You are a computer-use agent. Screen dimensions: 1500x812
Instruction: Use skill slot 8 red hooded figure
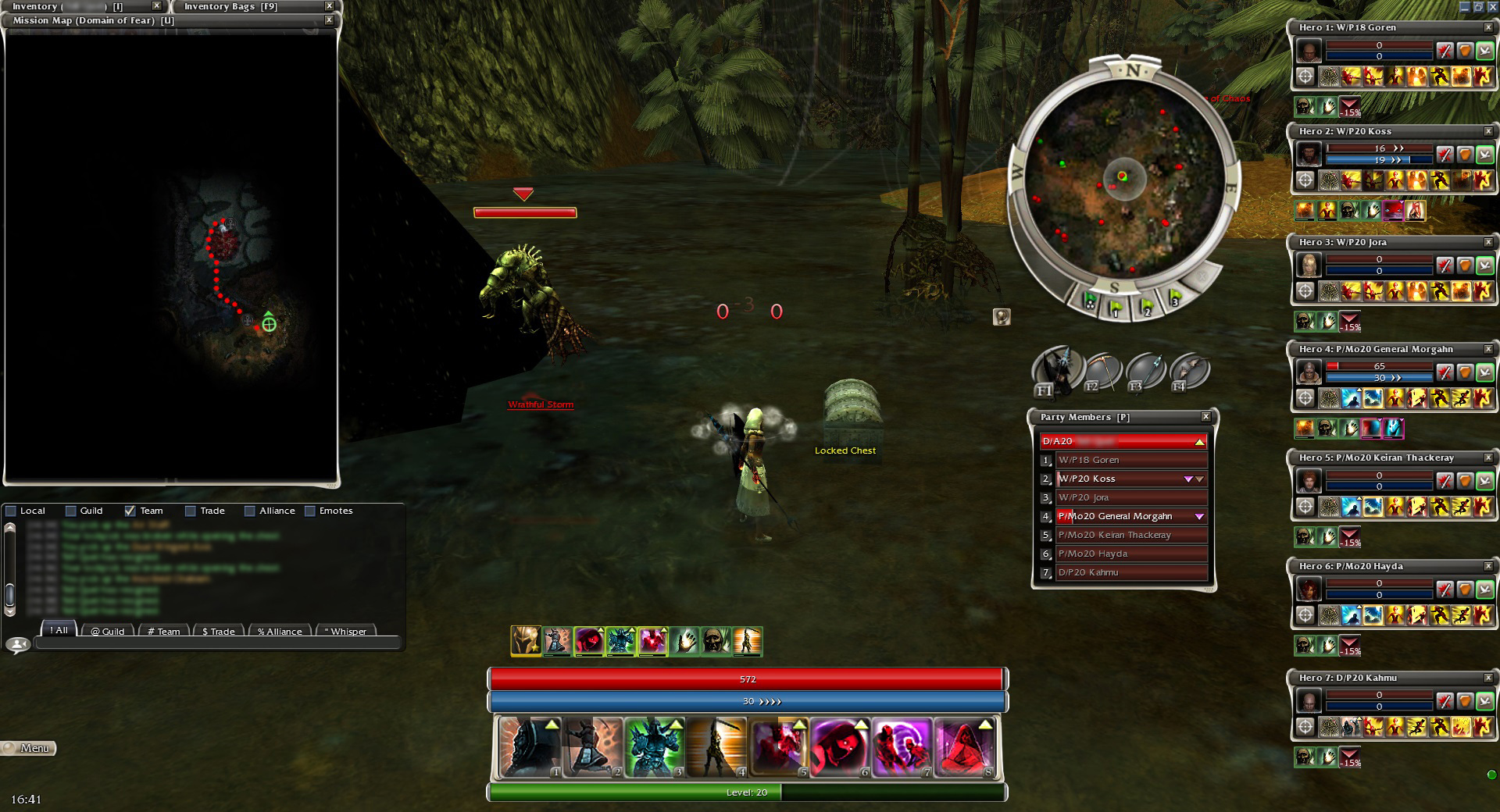pyautogui.click(x=966, y=747)
